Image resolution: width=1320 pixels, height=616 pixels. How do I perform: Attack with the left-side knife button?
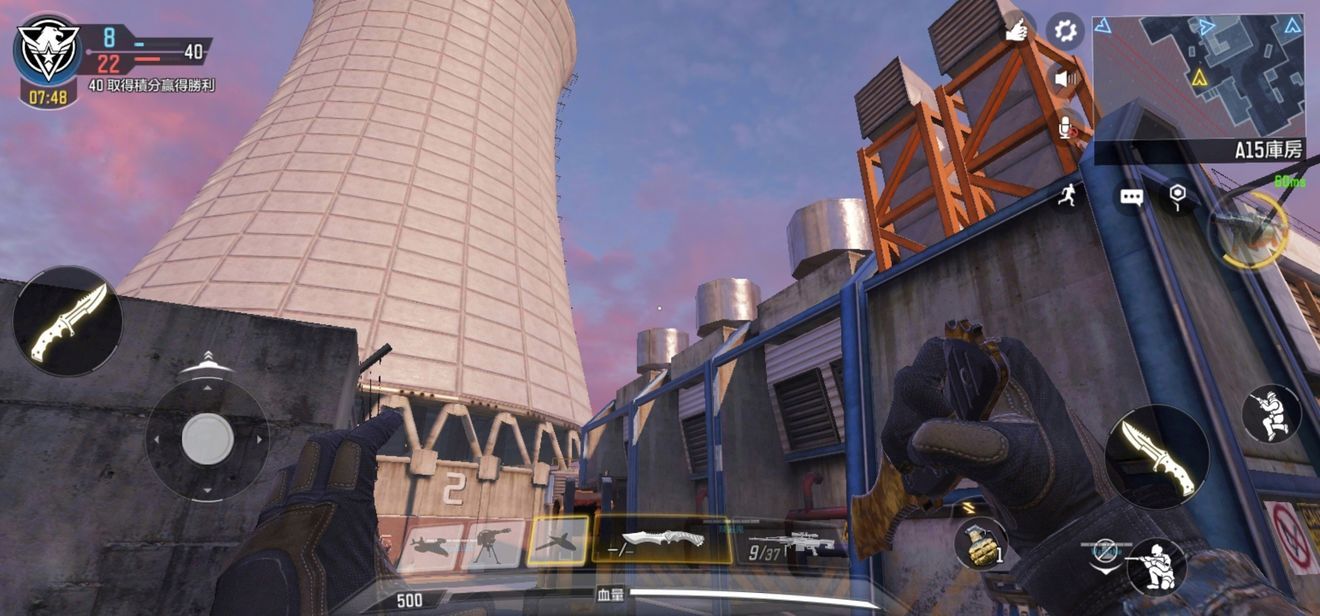68,321
